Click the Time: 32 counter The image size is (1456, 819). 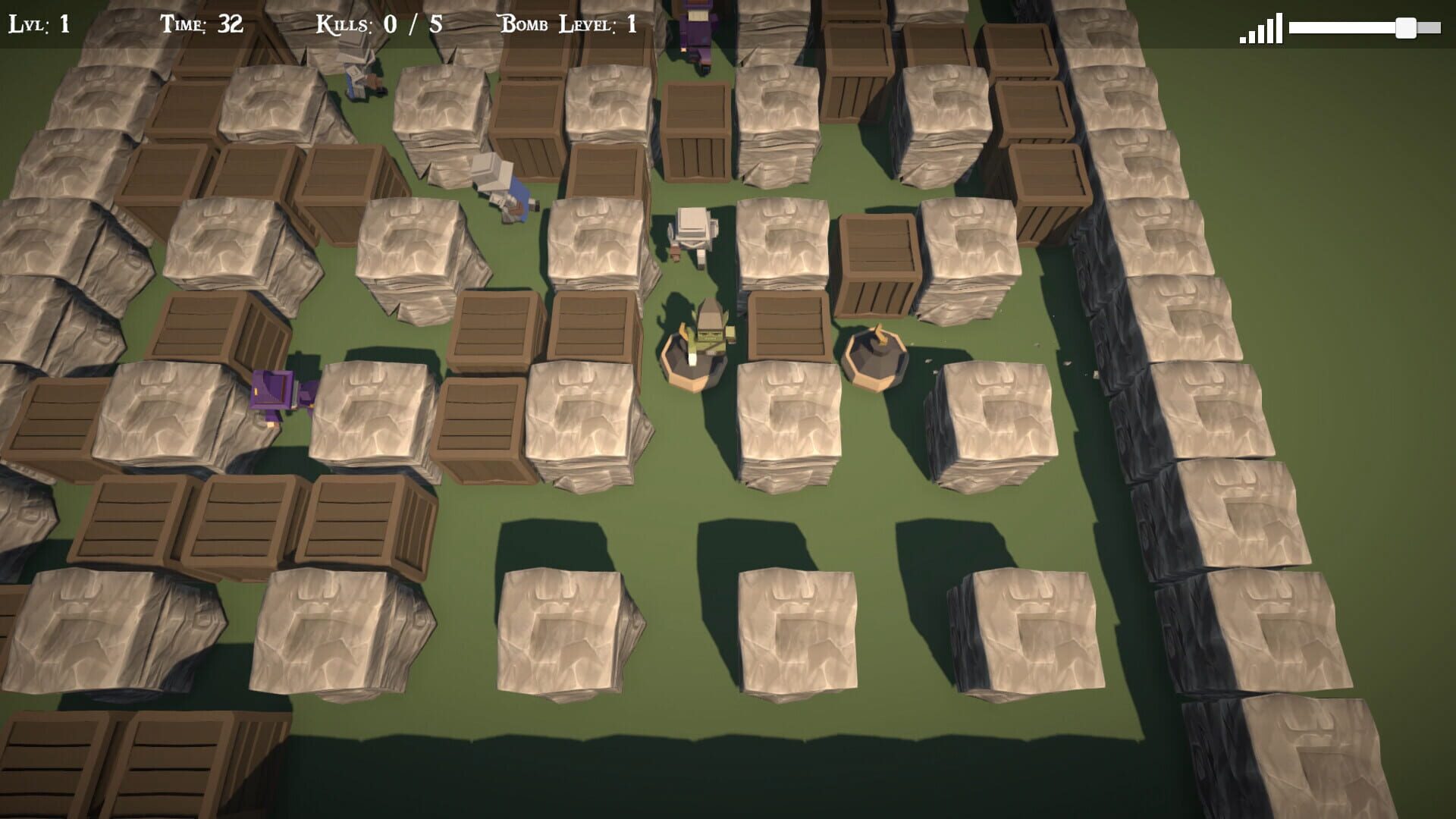click(199, 23)
